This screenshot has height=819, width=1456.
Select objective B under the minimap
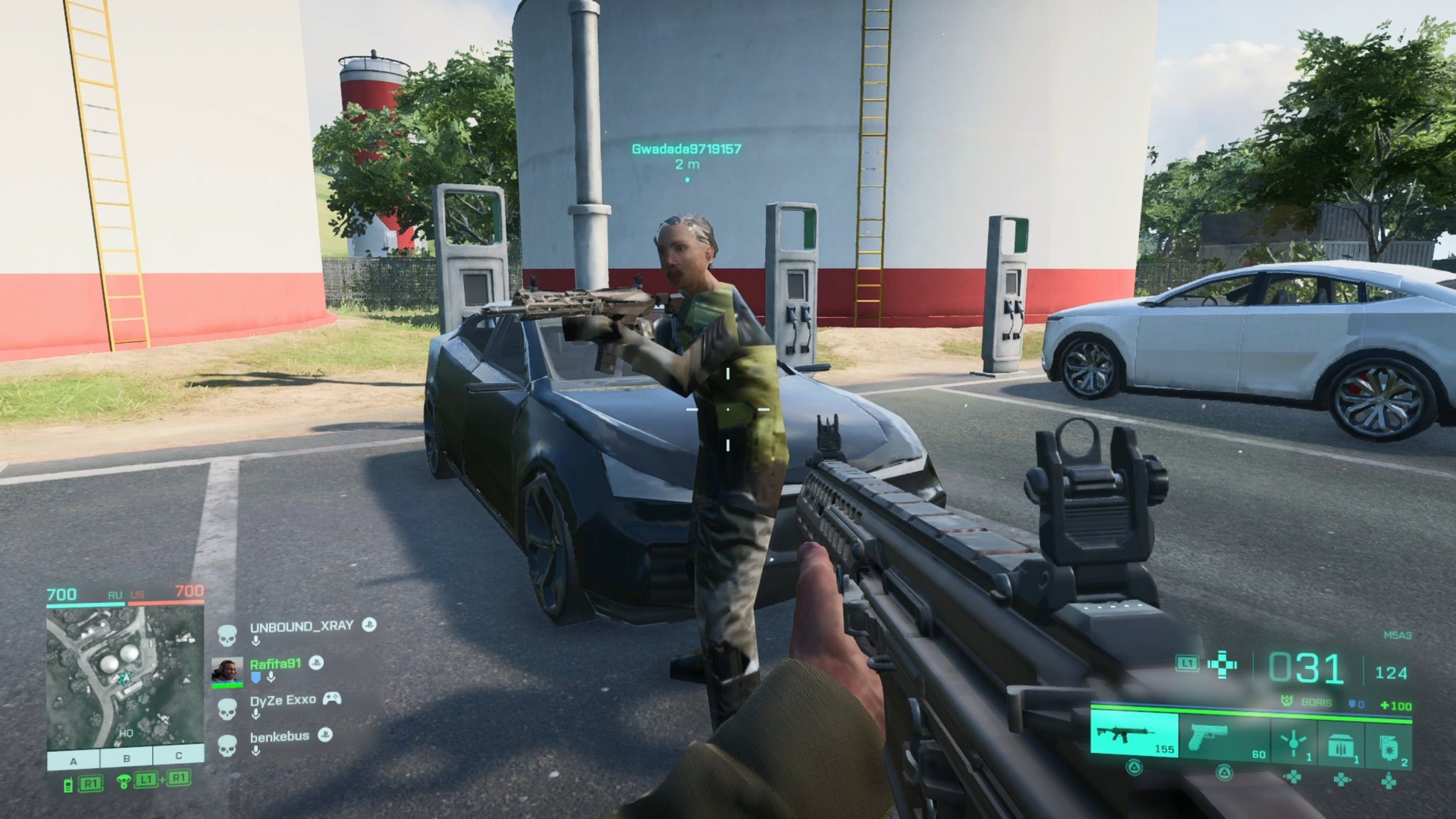pos(127,759)
